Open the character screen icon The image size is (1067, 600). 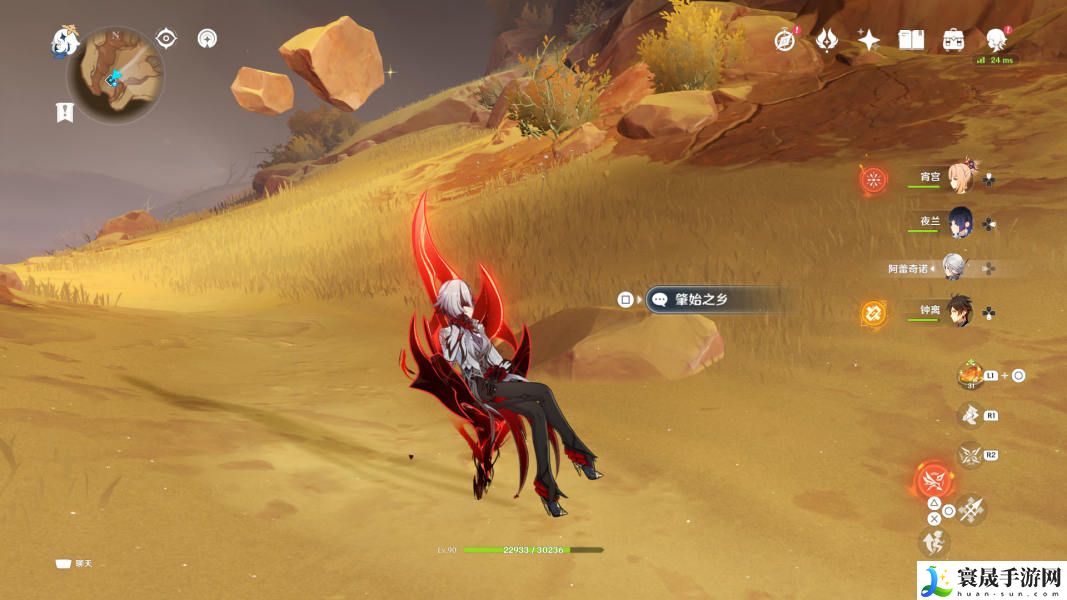pos(995,40)
